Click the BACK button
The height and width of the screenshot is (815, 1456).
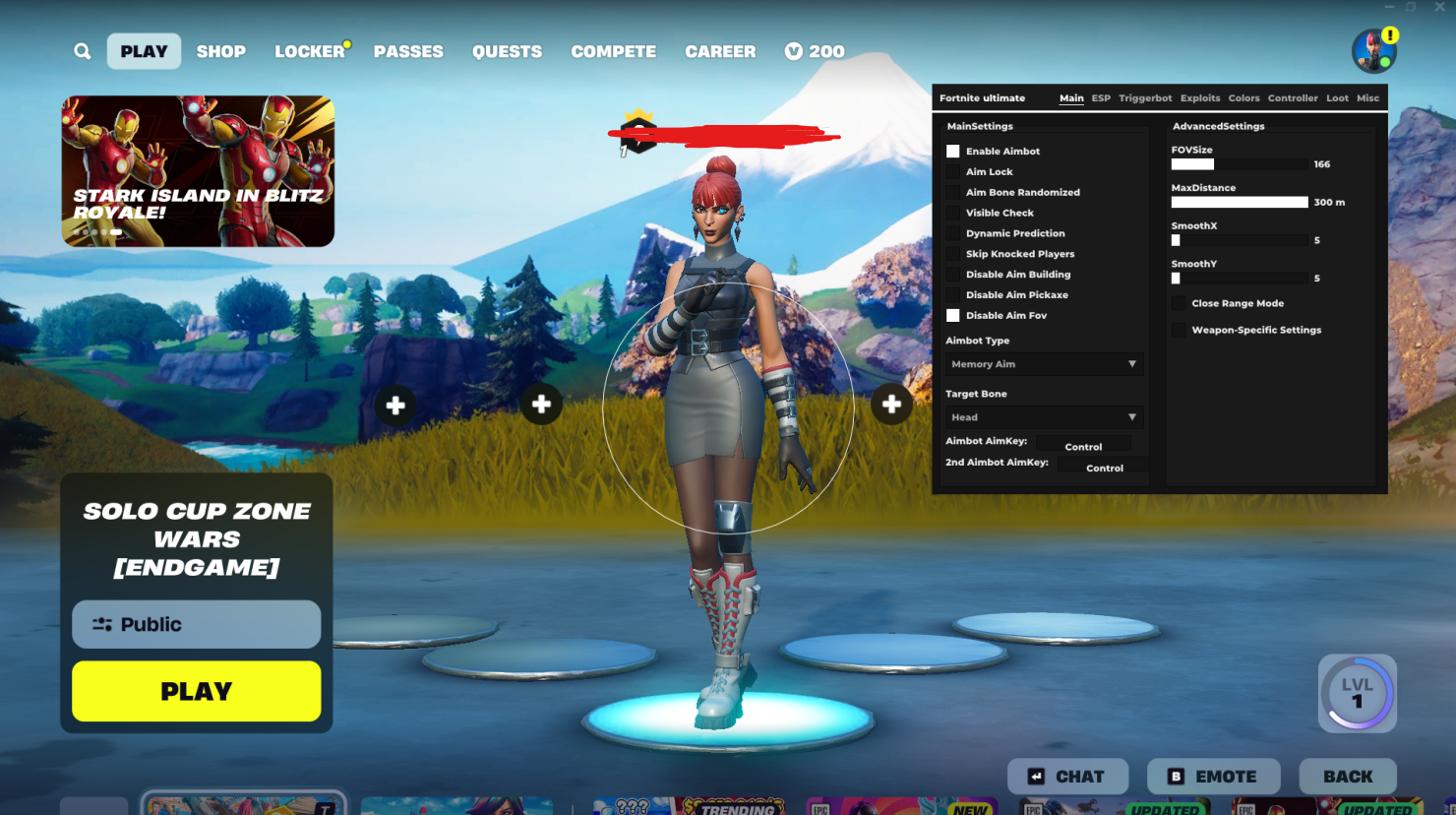1348,776
